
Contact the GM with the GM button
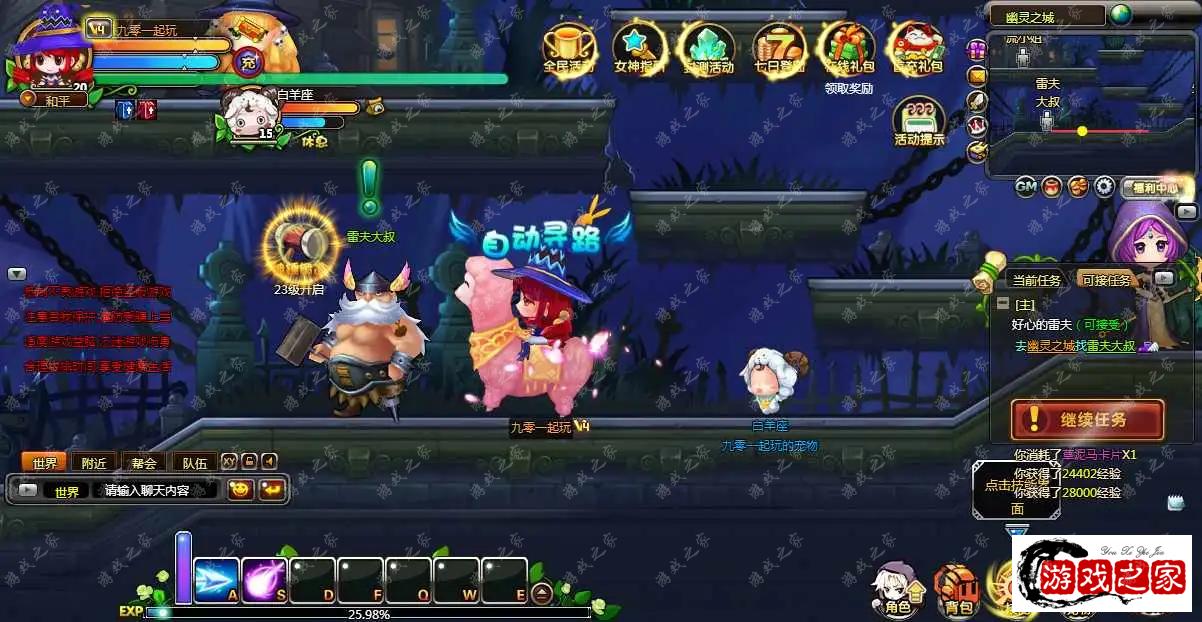[1025, 186]
